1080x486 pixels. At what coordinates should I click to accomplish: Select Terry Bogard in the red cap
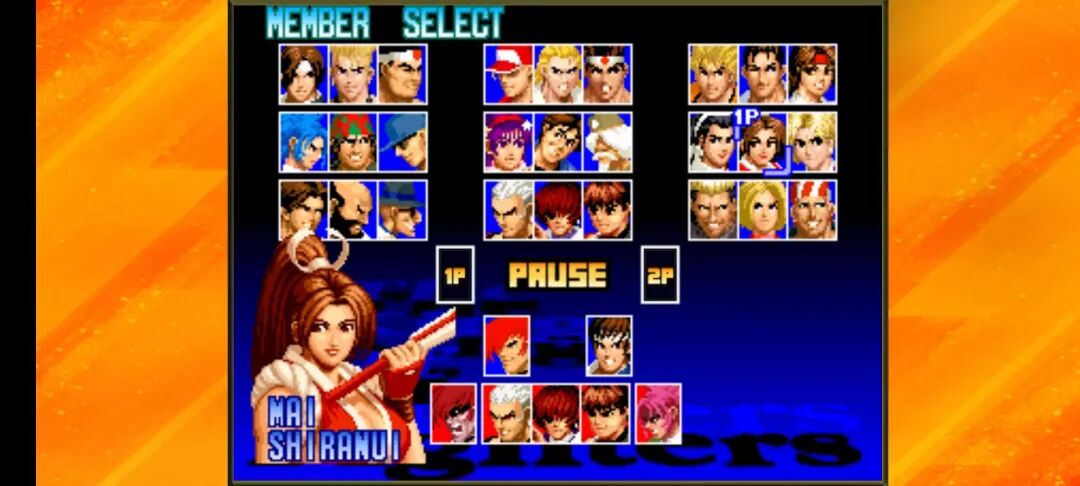[508, 74]
